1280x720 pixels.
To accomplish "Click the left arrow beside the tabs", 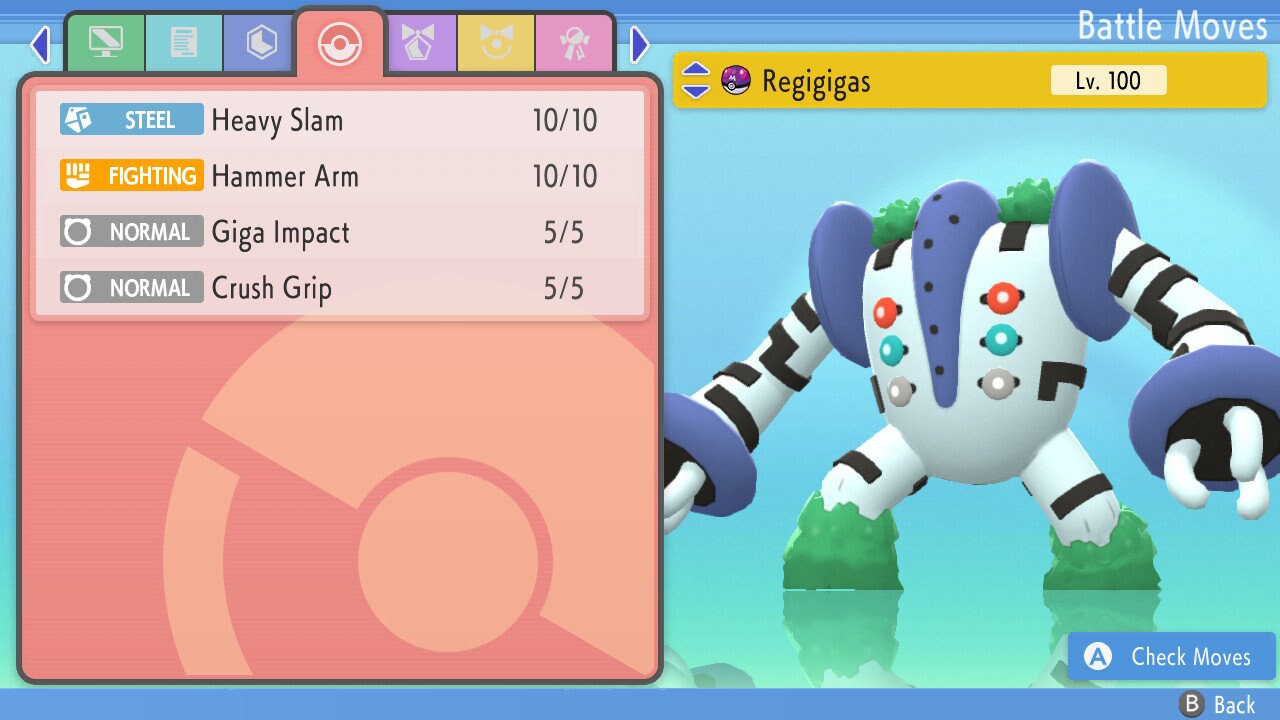I will pyautogui.click(x=40, y=44).
